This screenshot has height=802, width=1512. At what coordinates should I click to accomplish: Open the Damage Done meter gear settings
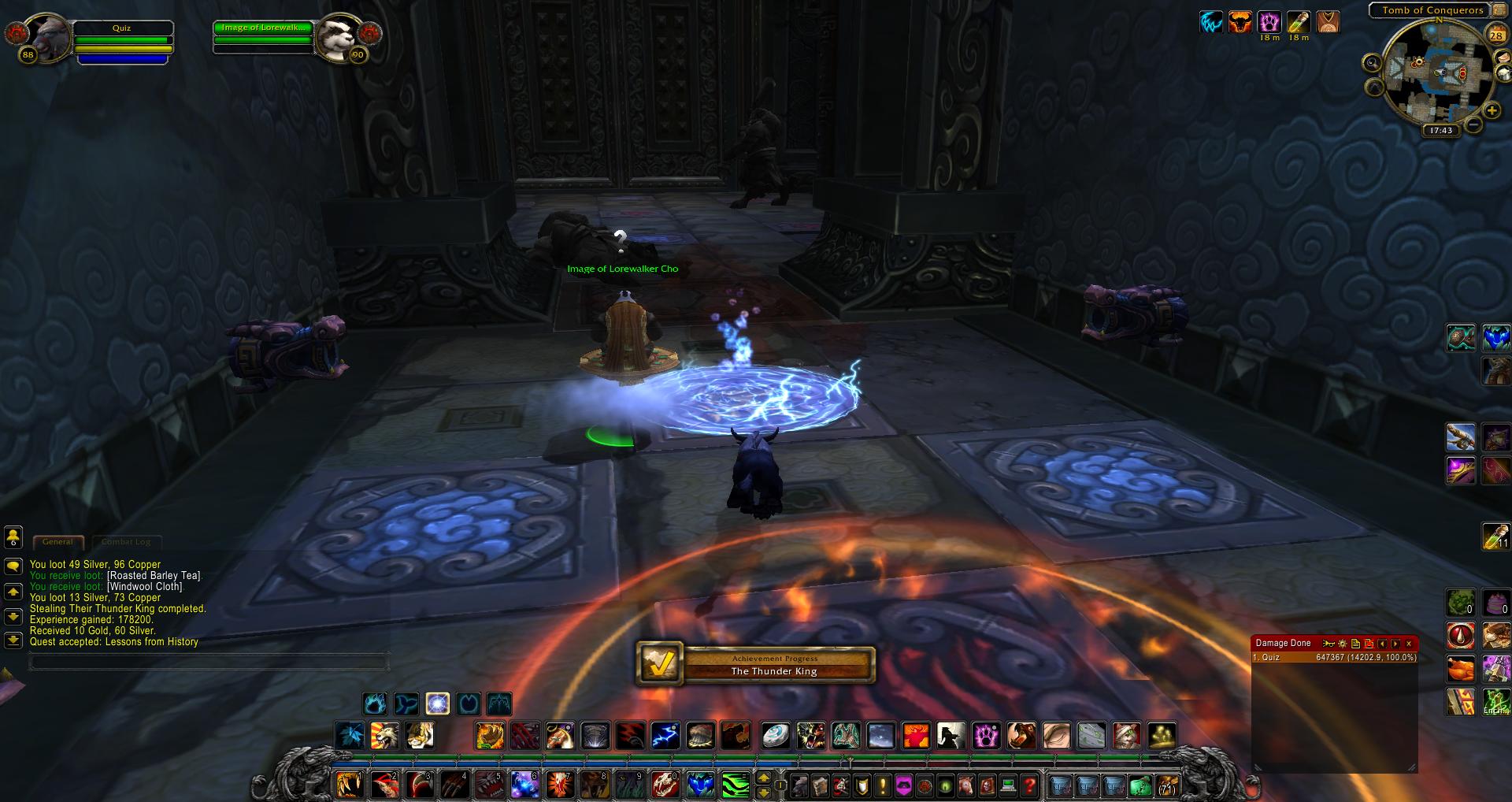point(1342,644)
